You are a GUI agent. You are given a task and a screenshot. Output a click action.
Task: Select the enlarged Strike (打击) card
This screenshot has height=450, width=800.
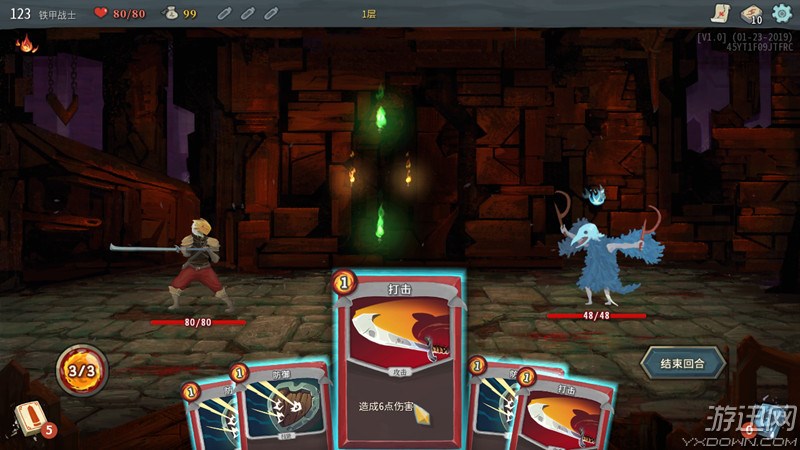point(399,360)
